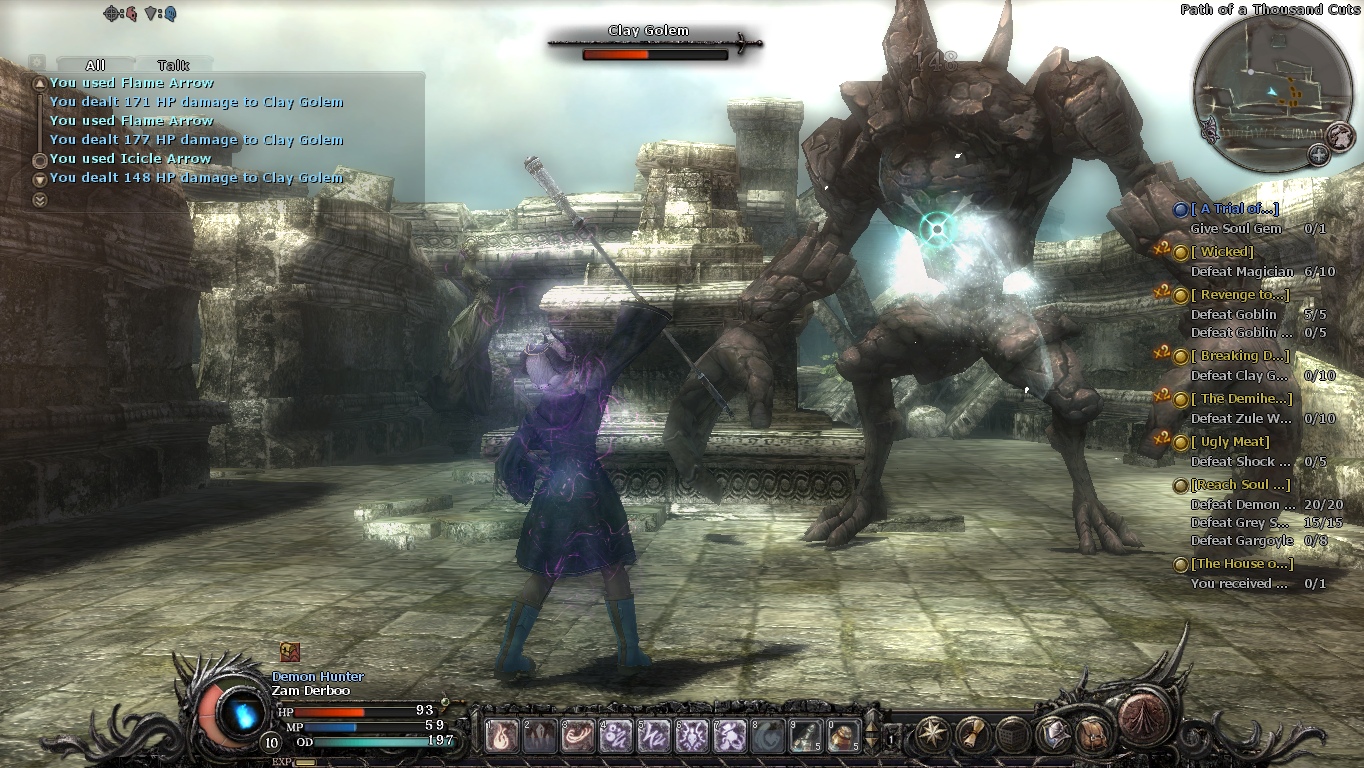Select the Wicked quest in tracker

point(1221,252)
